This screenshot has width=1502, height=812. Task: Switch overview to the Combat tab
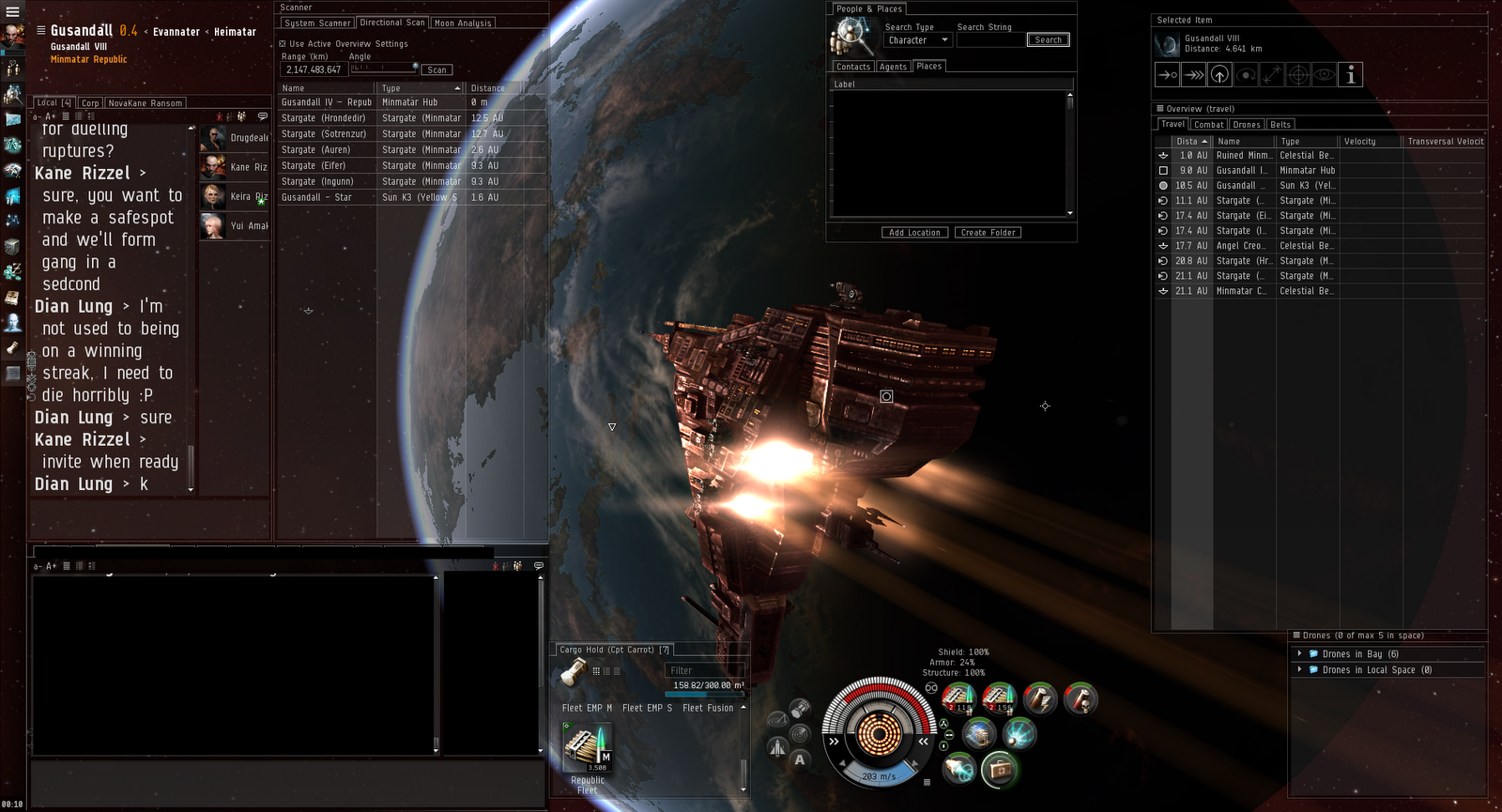point(1208,125)
